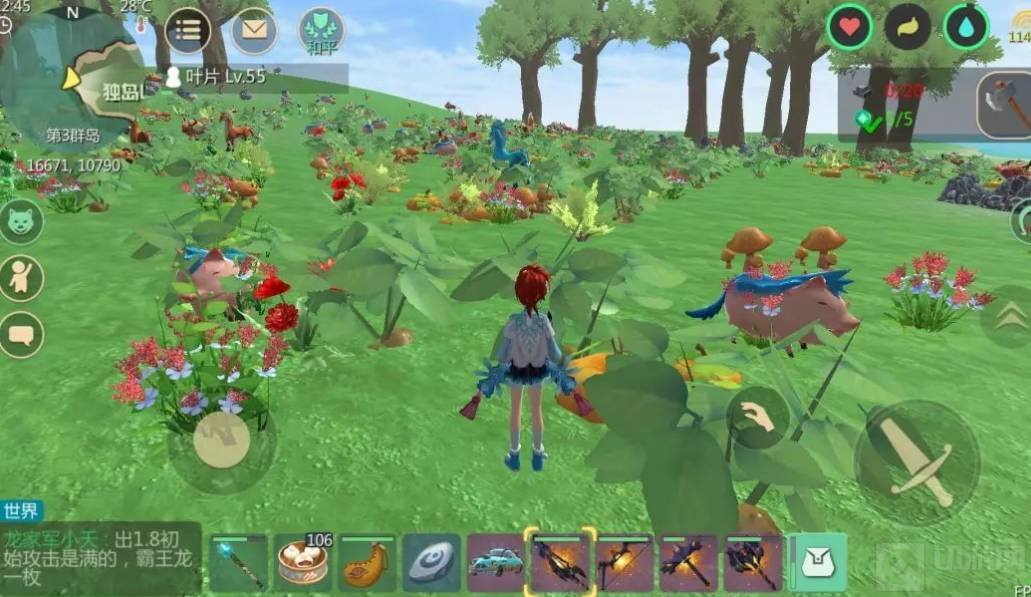Select the axe crafting task icon
The width and height of the screenshot is (1031, 597).
pos(1004,105)
